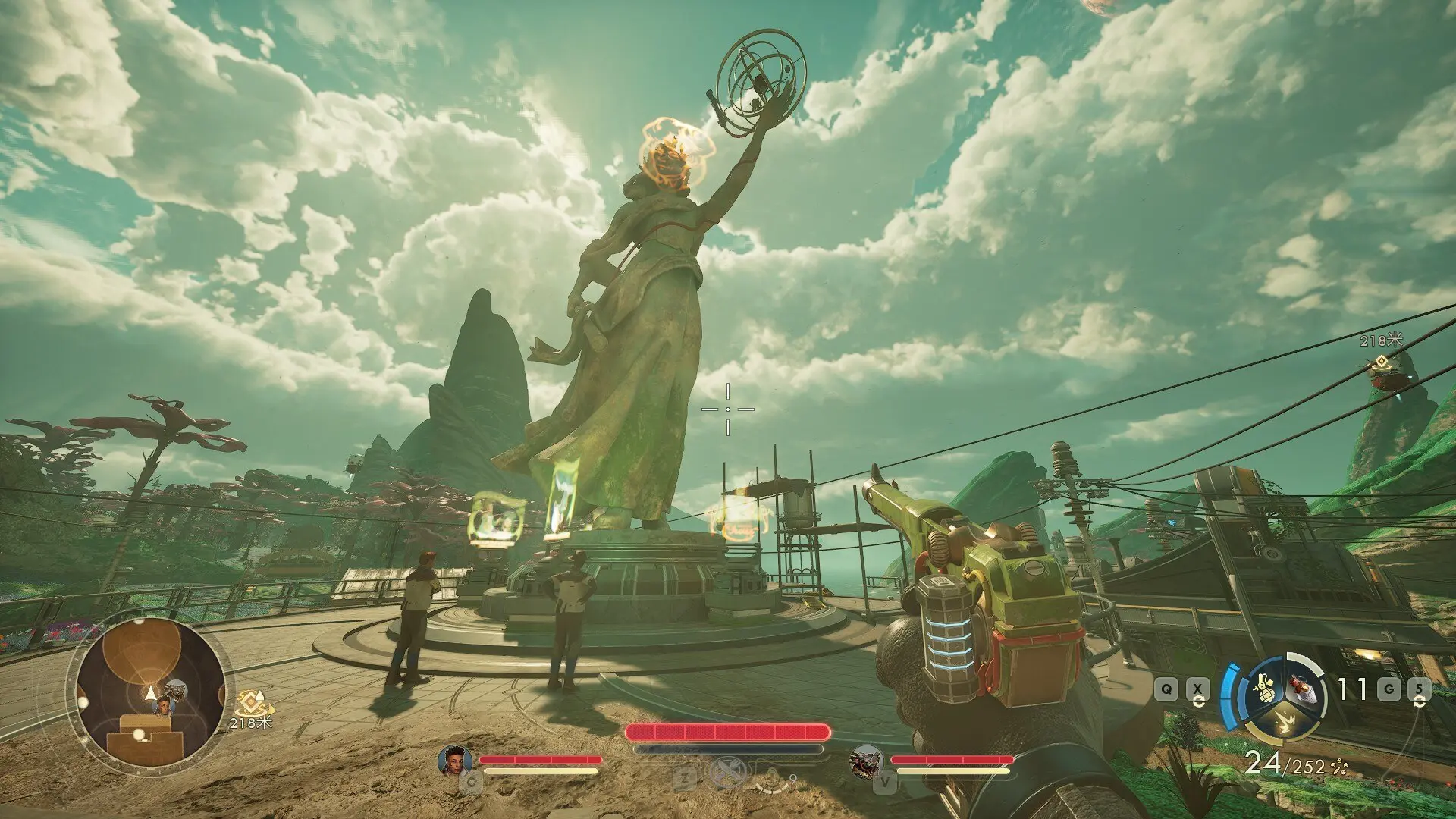Click the orange merchant sign right of the statue
The image size is (1456, 819).
click(738, 522)
